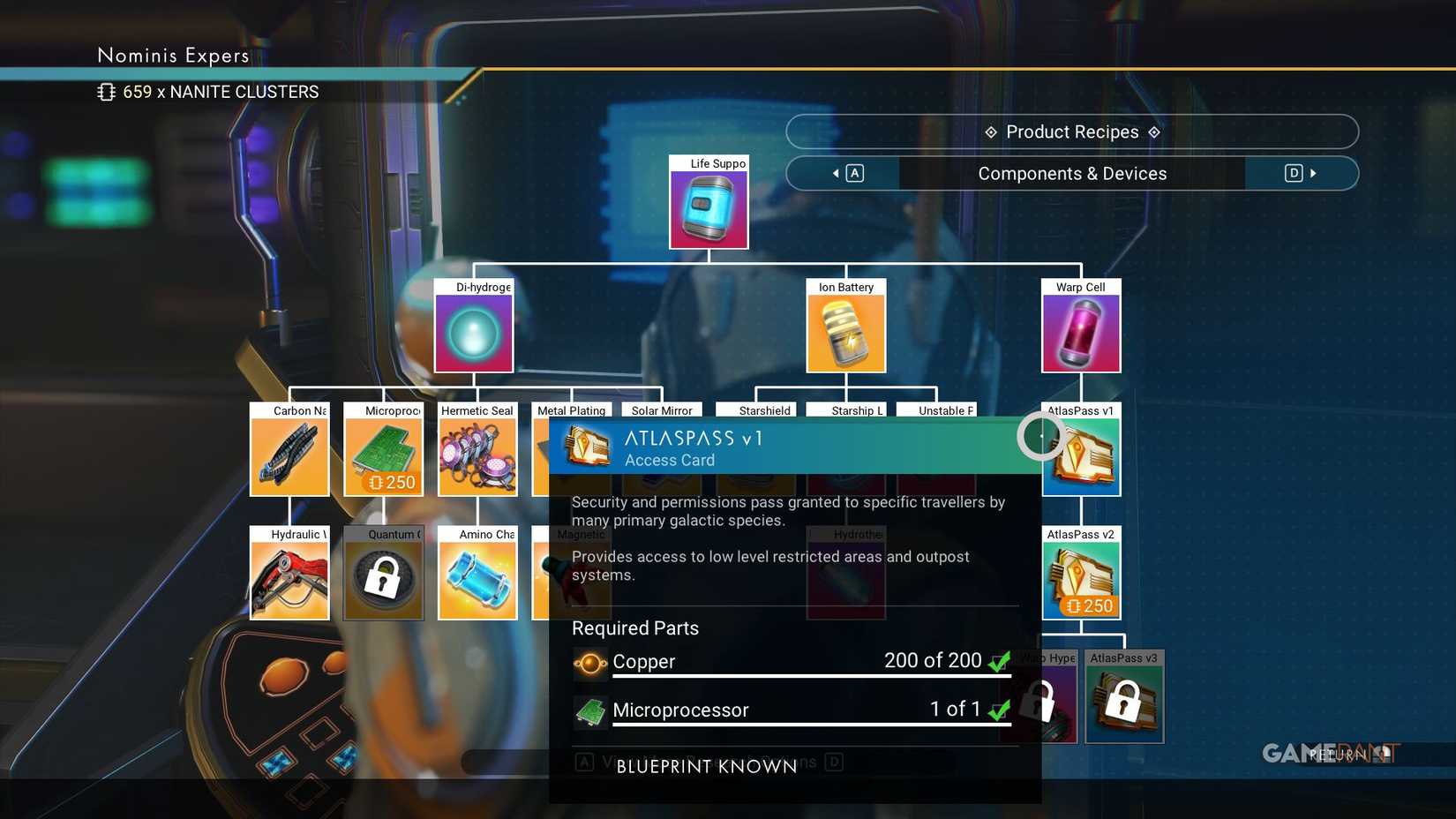Open the Product Recipes header

(x=1071, y=131)
